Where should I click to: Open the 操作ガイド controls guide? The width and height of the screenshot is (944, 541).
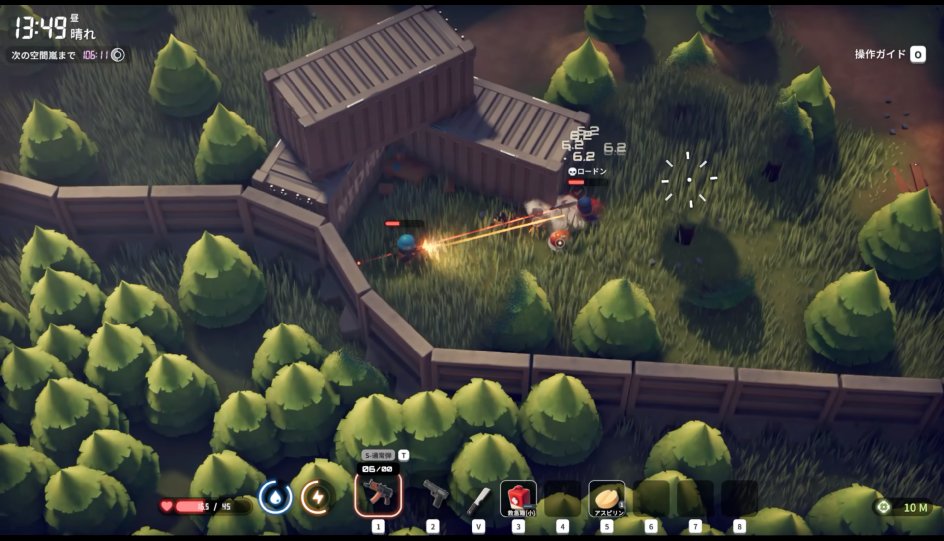coord(890,54)
